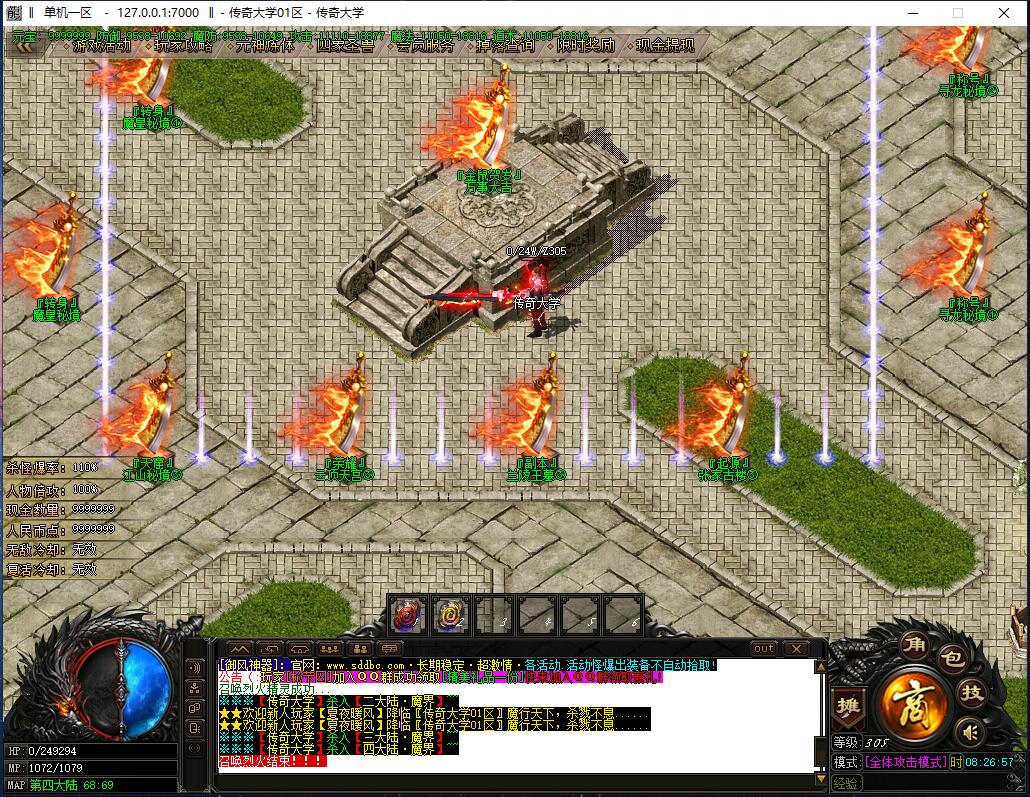This screenshot has height=797, width=1030.
Task: Minimize the game window
Action: tap(912, 13)
